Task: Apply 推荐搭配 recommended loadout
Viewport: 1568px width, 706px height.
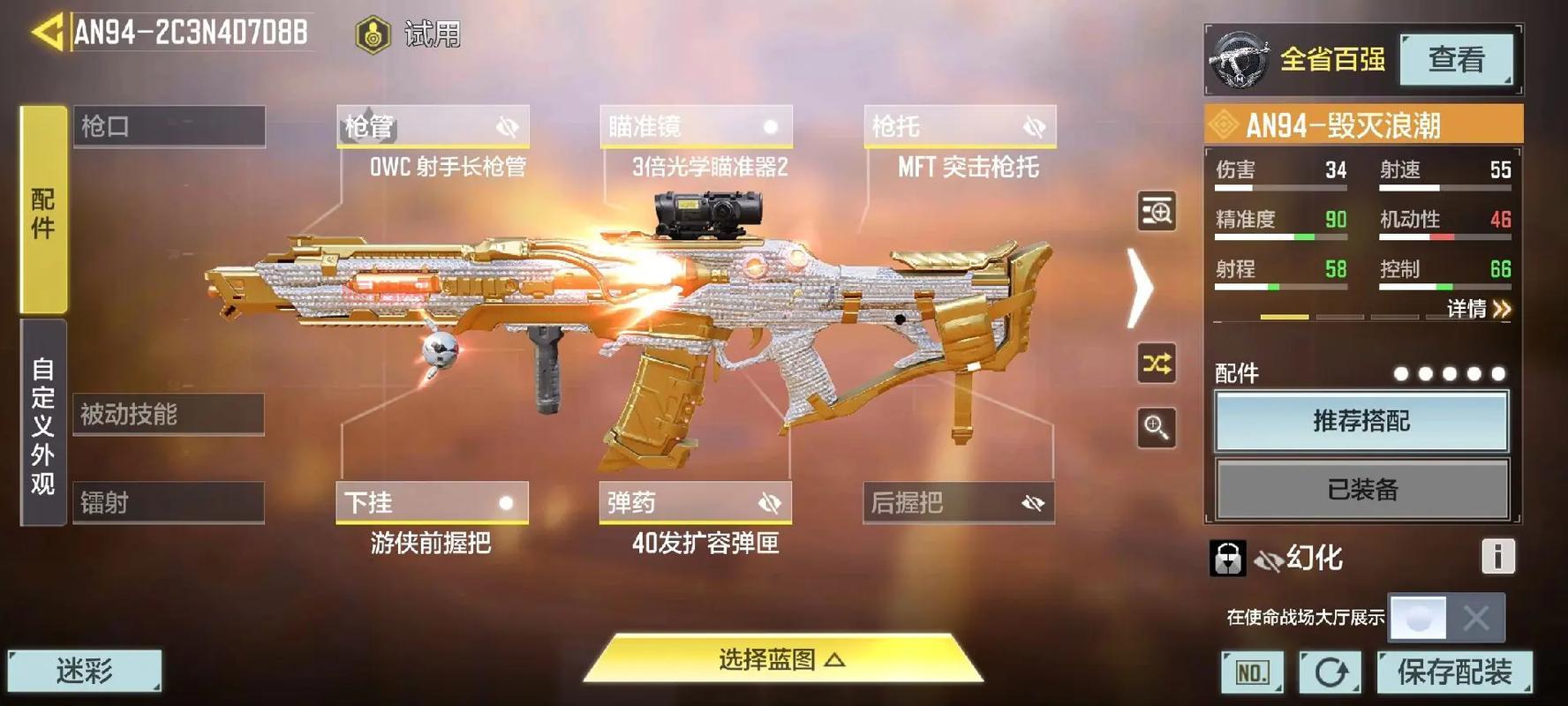Action: [1361, 422]
